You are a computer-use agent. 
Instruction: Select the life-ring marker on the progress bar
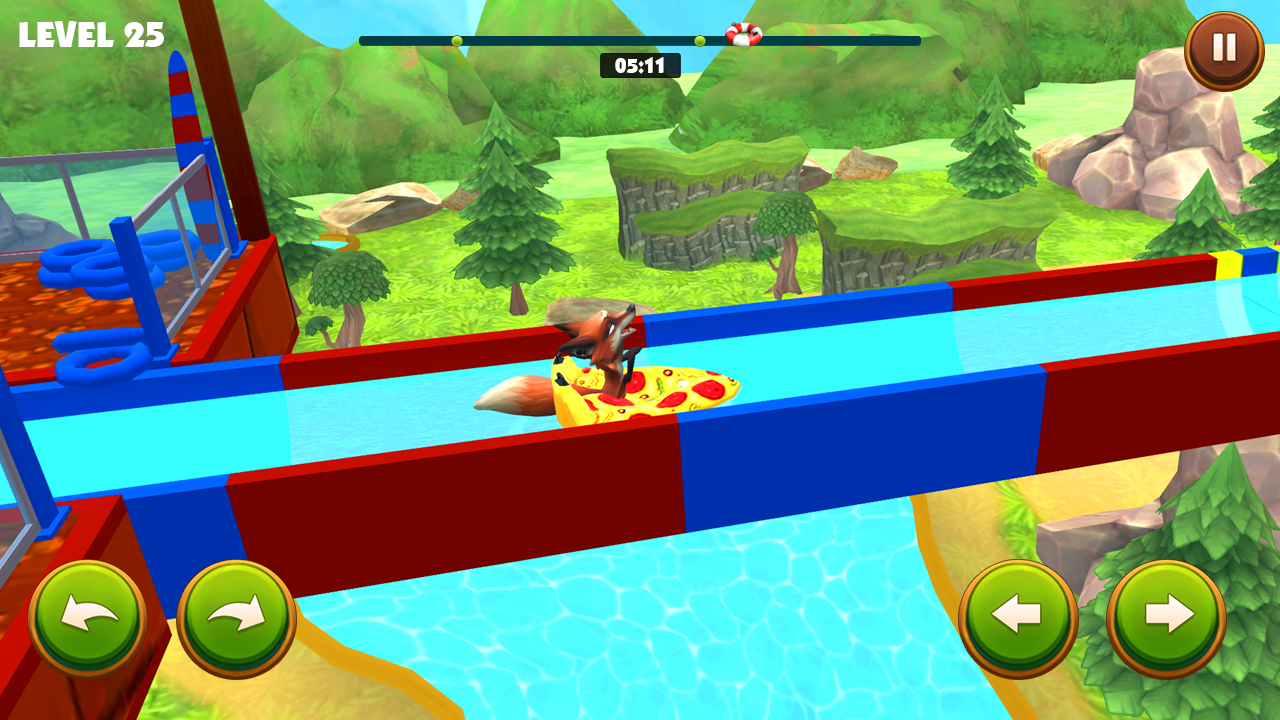742,35
